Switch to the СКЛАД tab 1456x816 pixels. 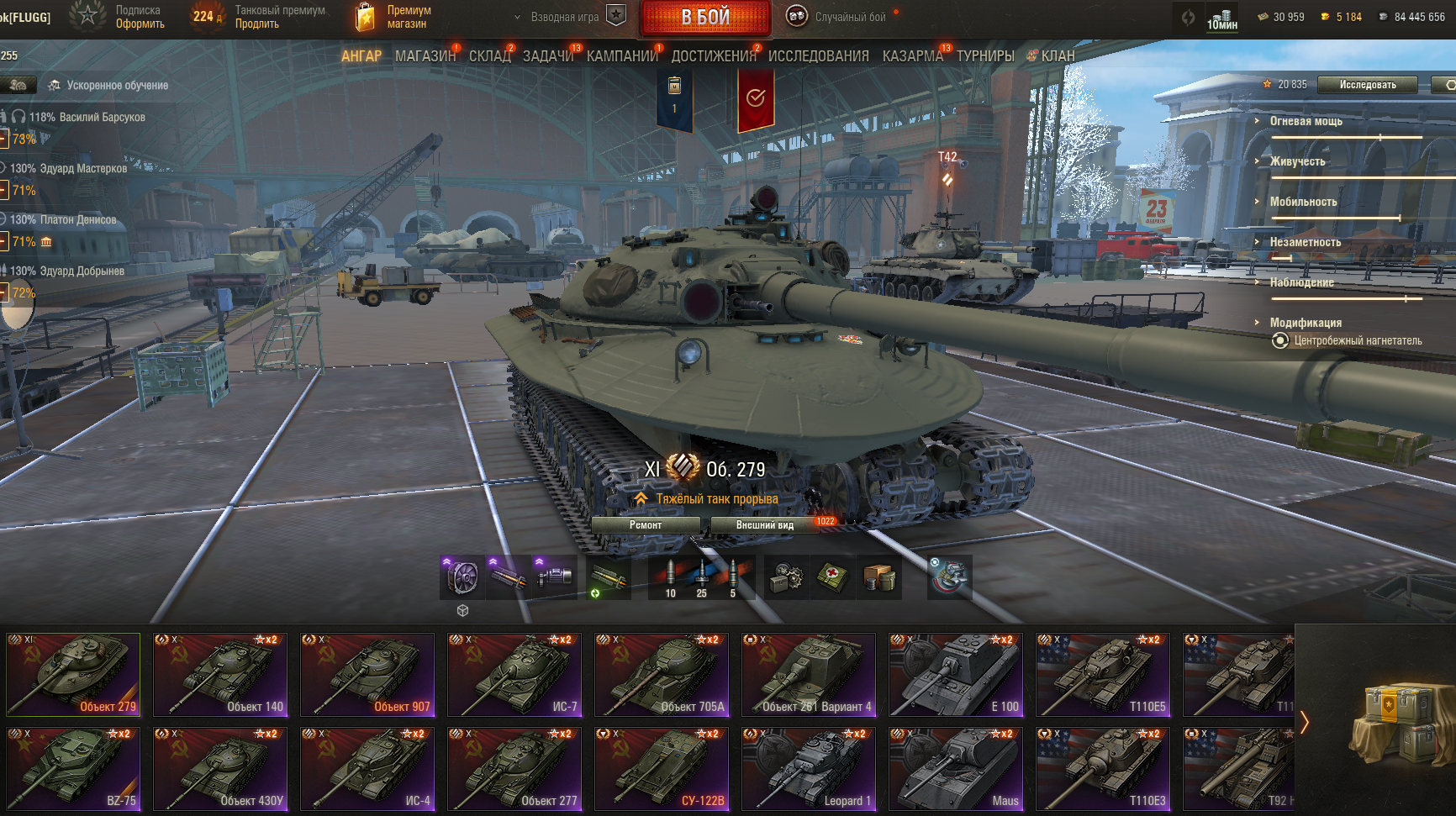[x=489, y=56]
